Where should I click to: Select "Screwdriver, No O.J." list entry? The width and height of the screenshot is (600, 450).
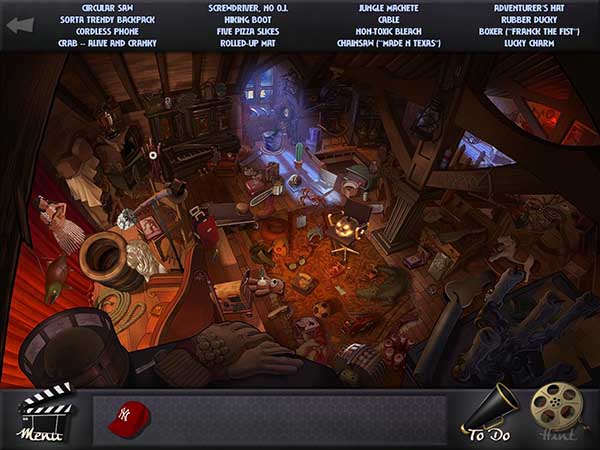(x=248, y=8)
